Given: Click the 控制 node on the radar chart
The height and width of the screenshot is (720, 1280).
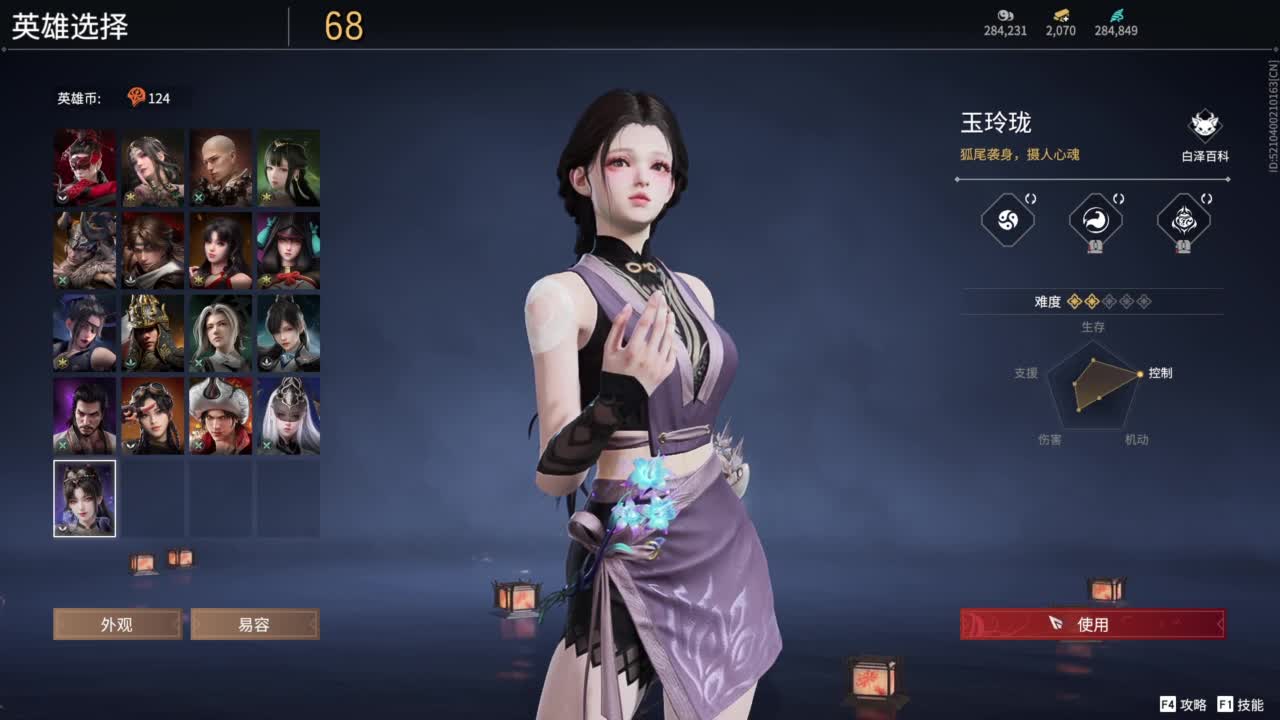Looking at the screenshot, I should [x=1141, y=374].
